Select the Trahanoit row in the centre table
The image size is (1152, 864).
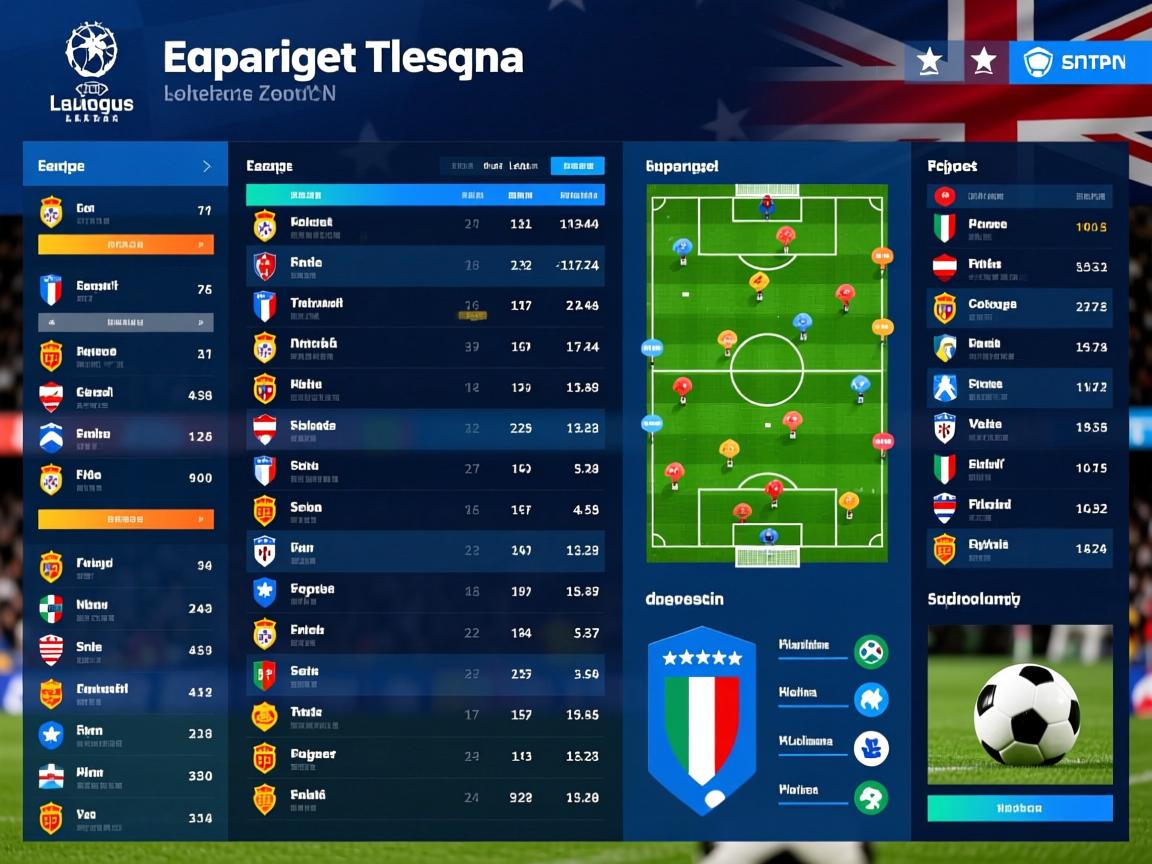[425, 305]
